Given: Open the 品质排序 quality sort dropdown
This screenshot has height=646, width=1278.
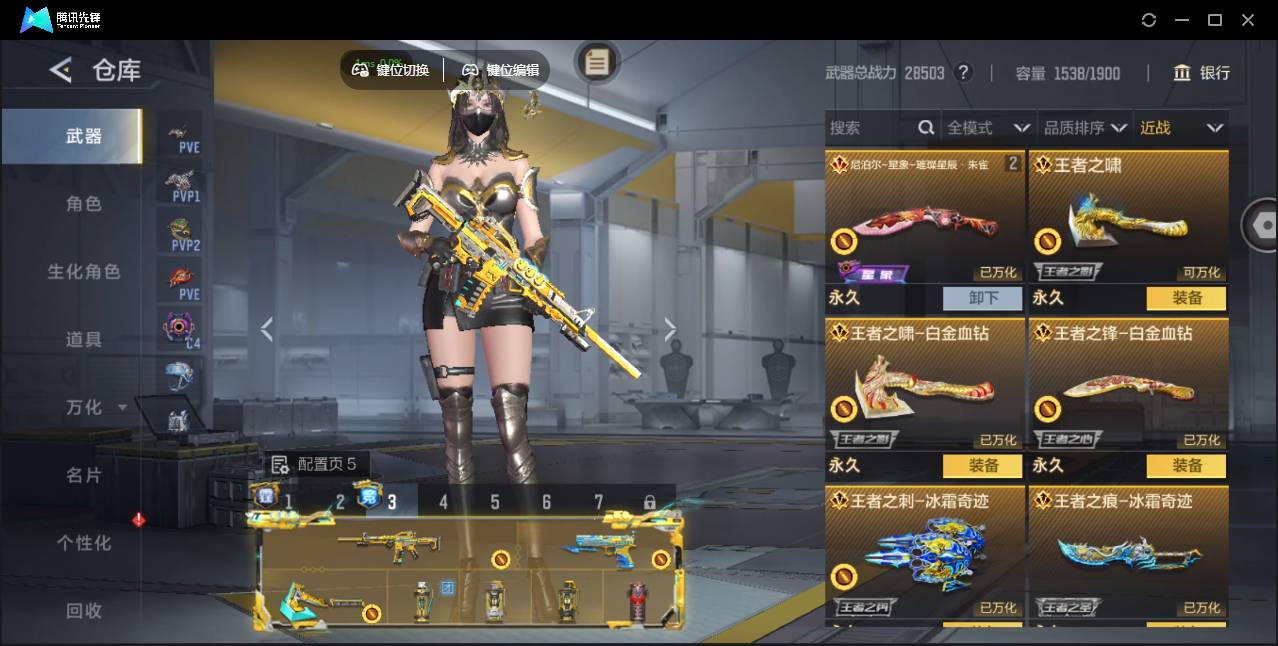Looking at the screenshot, I should coord(1085,128).
